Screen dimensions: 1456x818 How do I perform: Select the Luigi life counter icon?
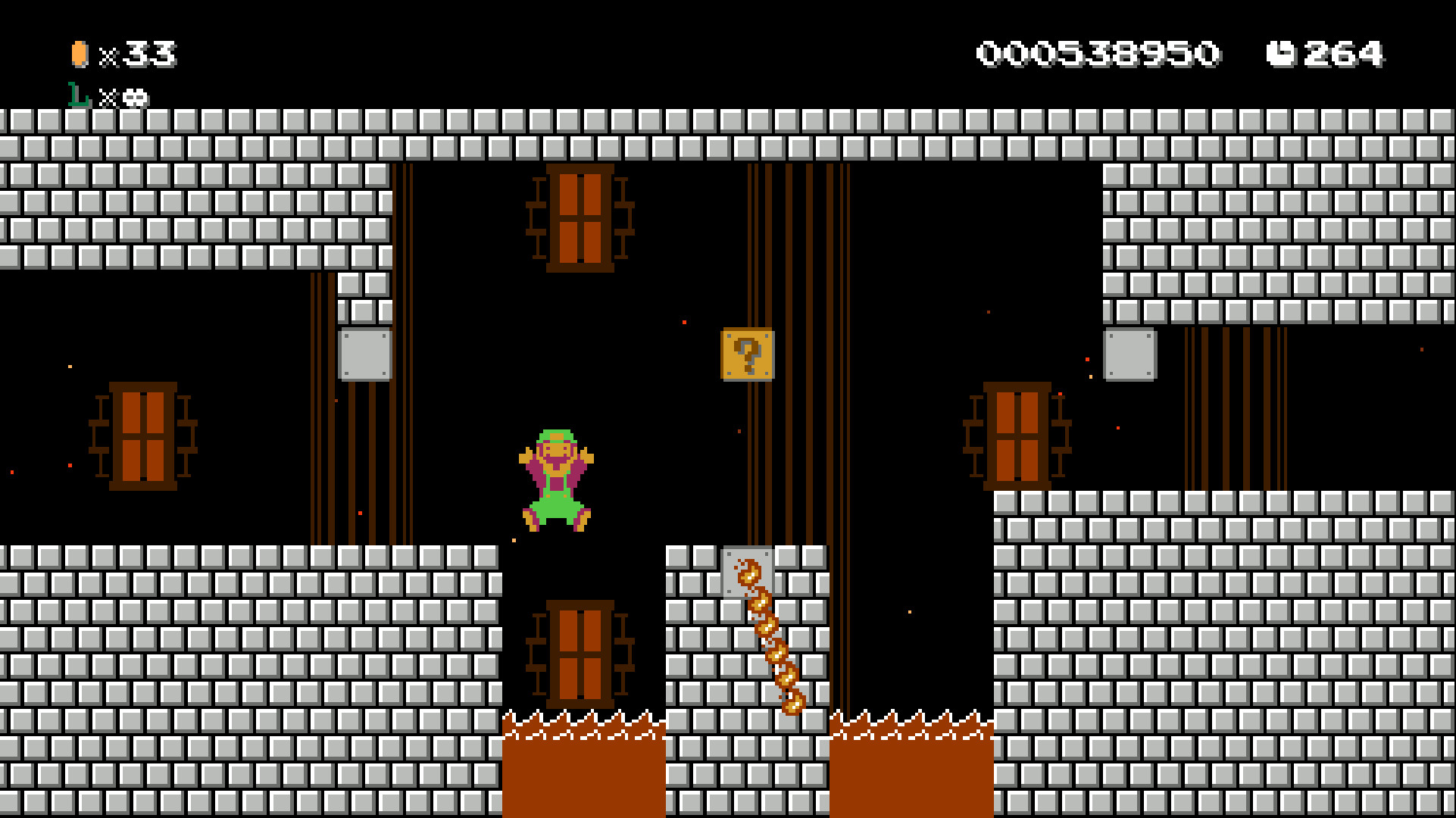coord(77,97)
